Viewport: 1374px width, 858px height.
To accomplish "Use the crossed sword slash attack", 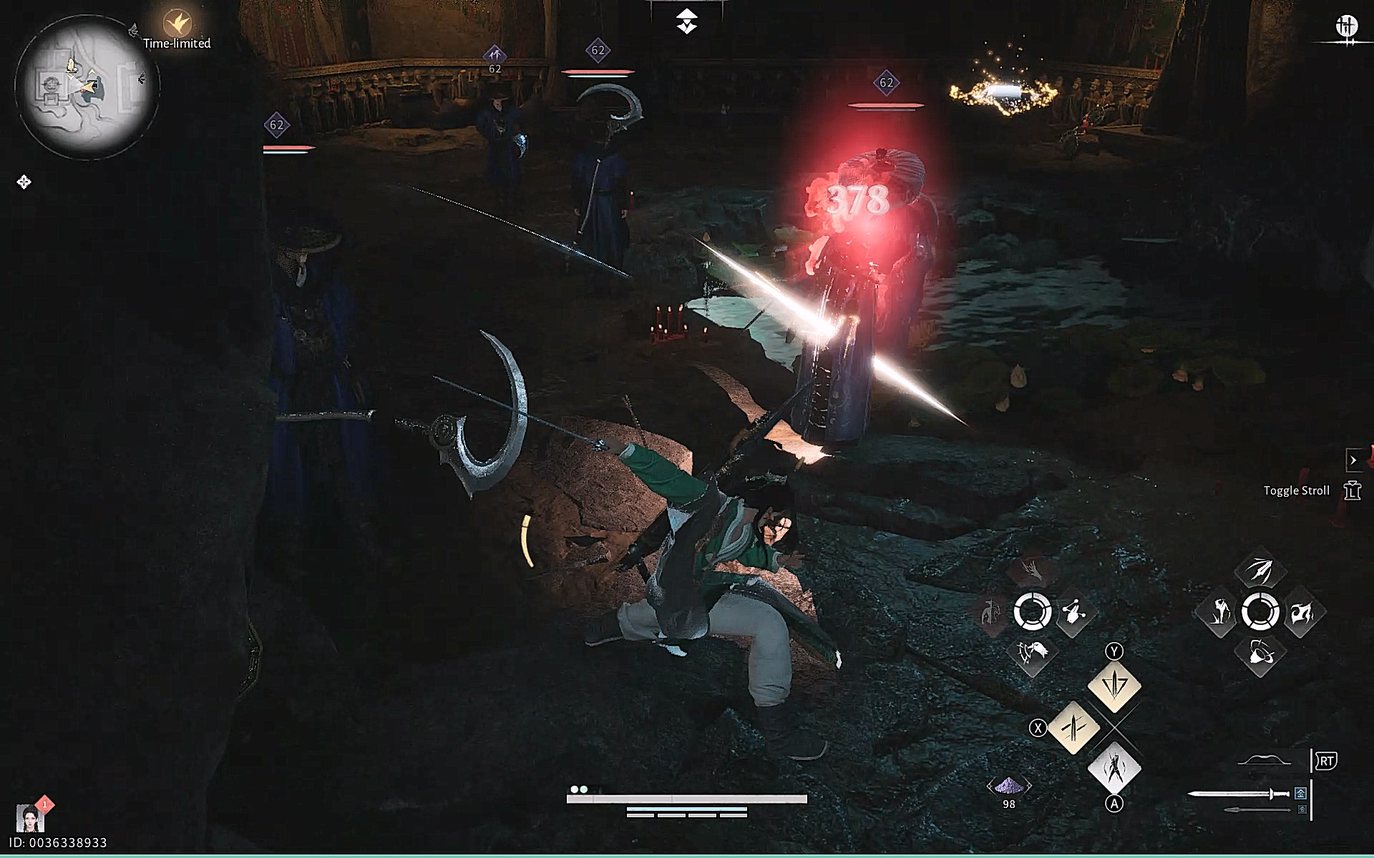I will point(1073,727).
